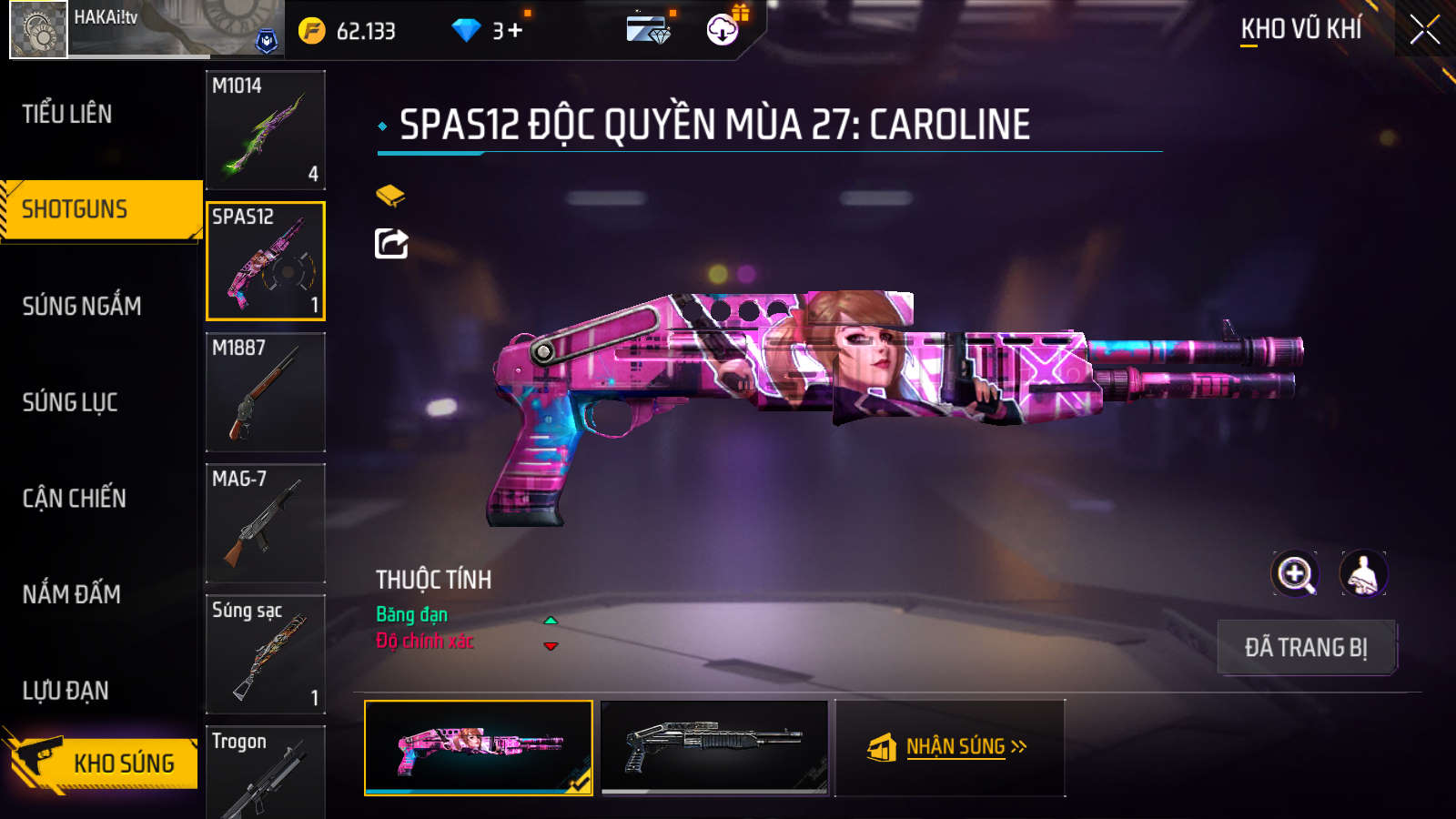This screenshot has height=819, width=1456.
Task: Select the M1014 weapon tile
Action: pos(266,130)
